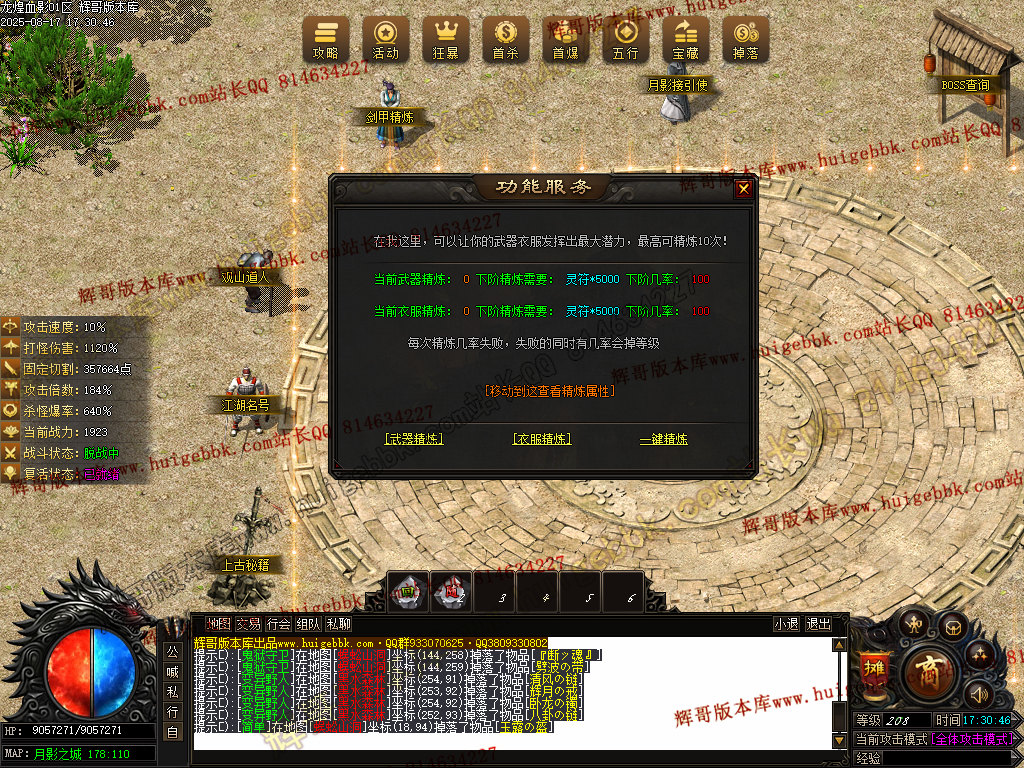Open the 摊 stall banner button
The image size is (1024, 768).
click(873, 670)
